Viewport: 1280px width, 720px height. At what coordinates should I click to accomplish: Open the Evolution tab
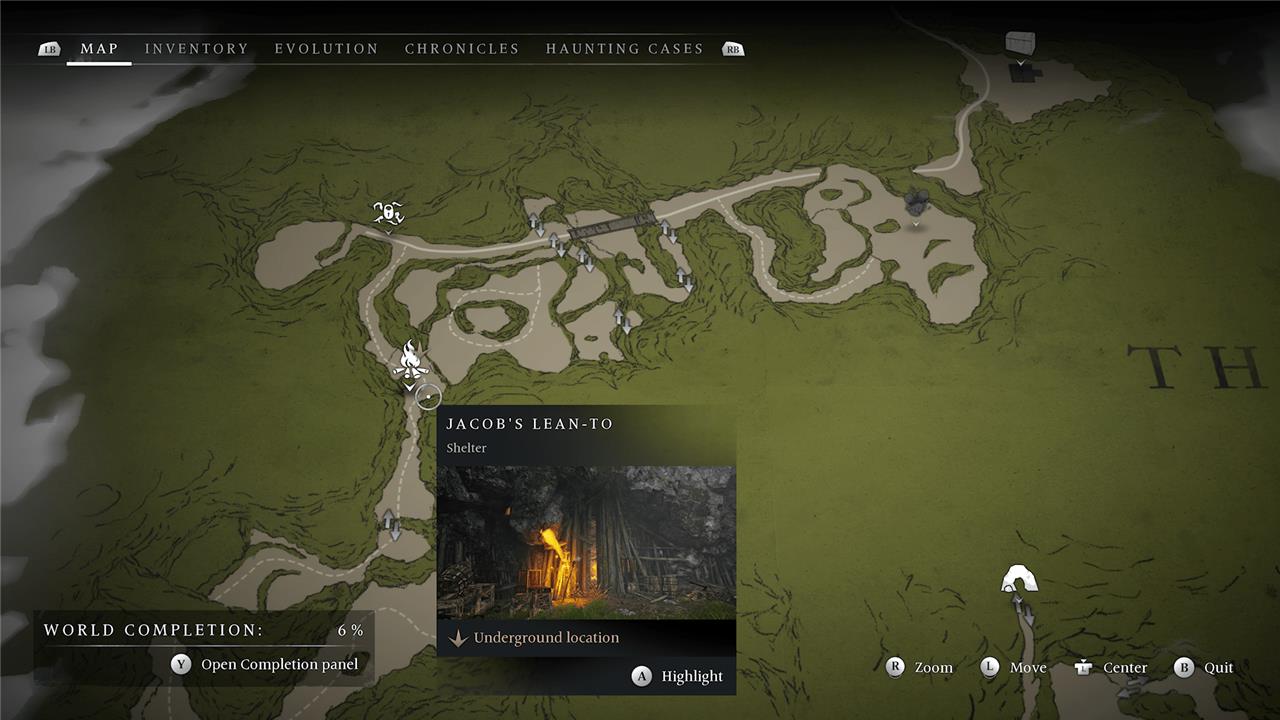[x=326, y=49]
